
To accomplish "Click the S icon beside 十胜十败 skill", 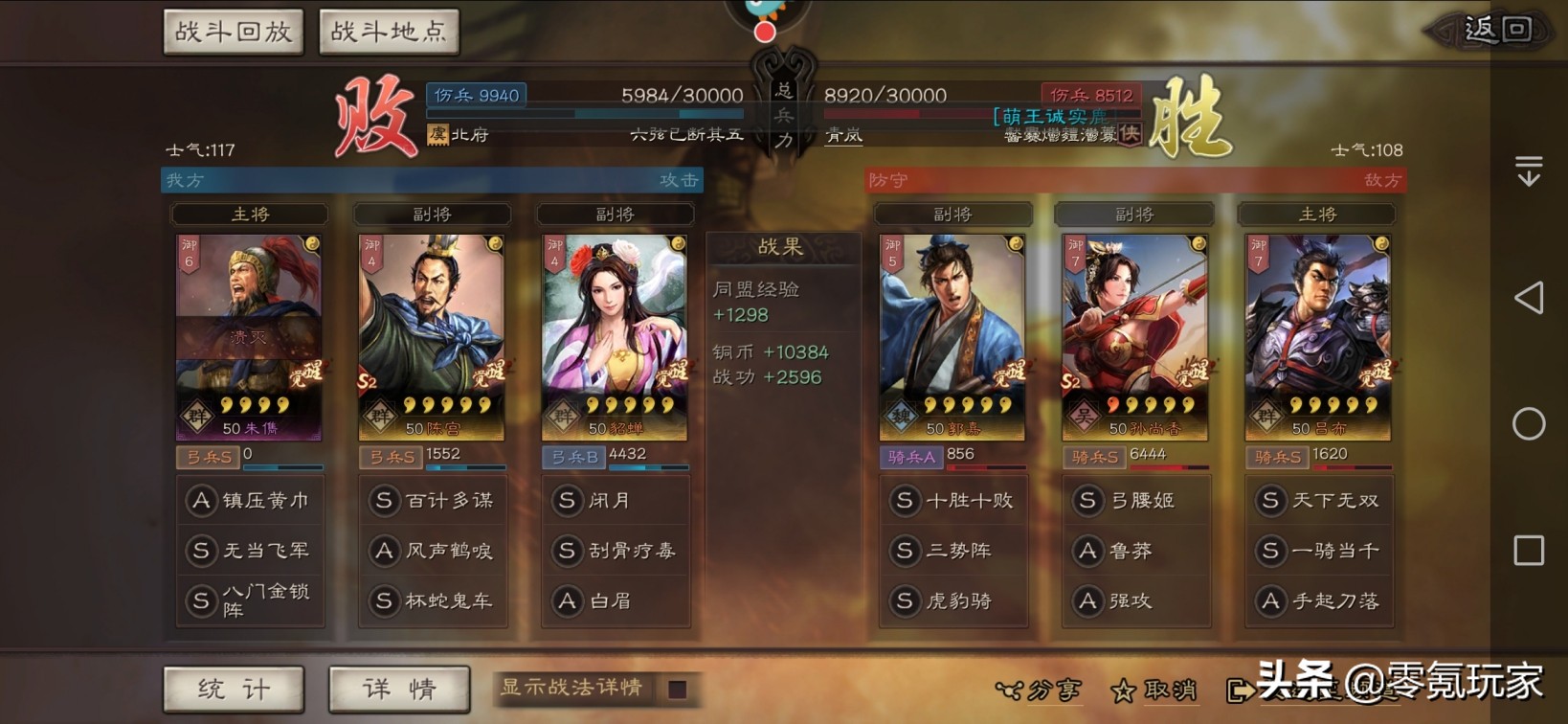I will click(904, 500).
